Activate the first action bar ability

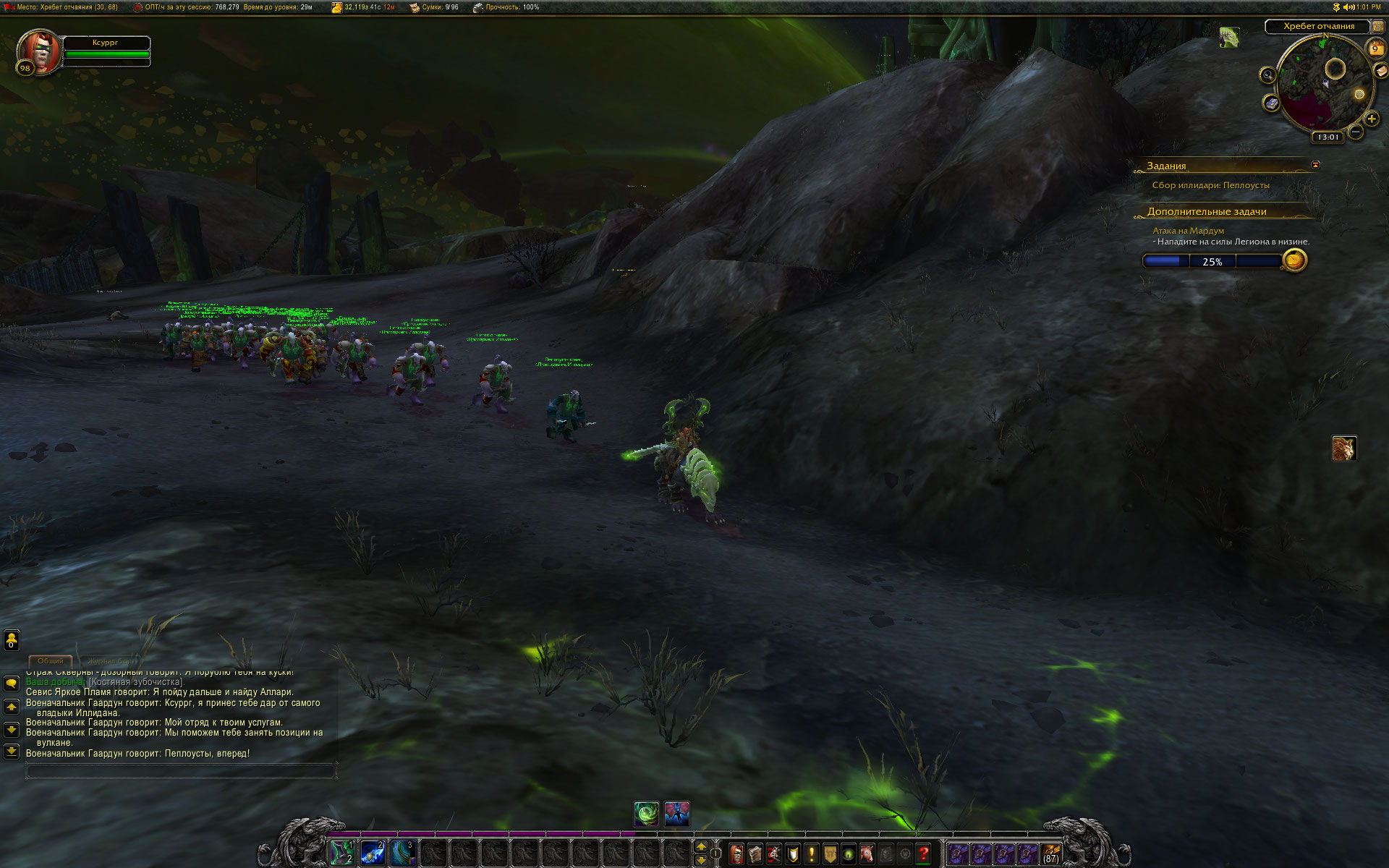coord(342,854)
